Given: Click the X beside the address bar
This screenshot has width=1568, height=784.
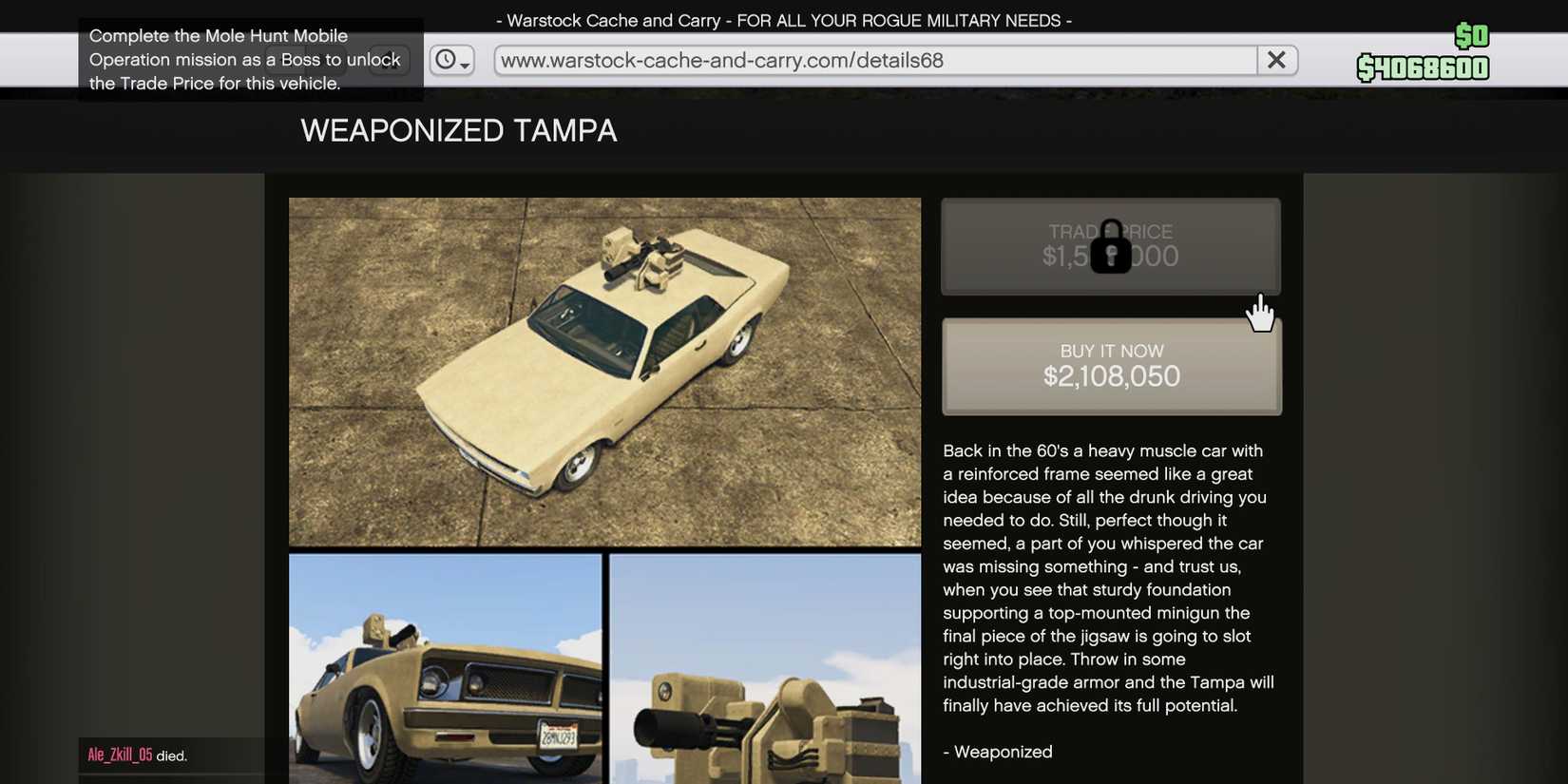Looking at the screenshot, I should click(1276, 59).
